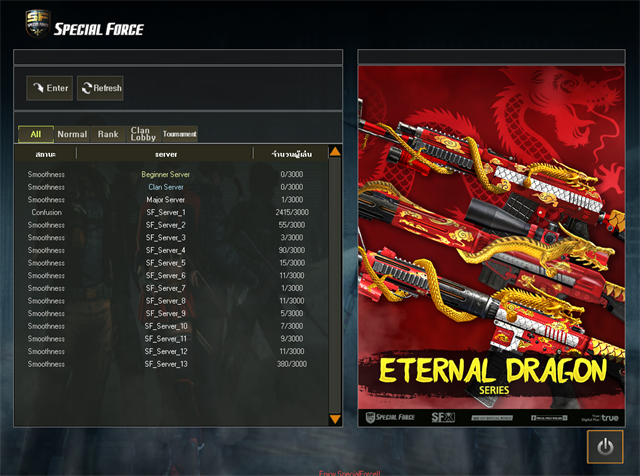The width and height of the screenshot is (640, 476).
Task: Select the Rank tab
Action: [x=108, y=134]
